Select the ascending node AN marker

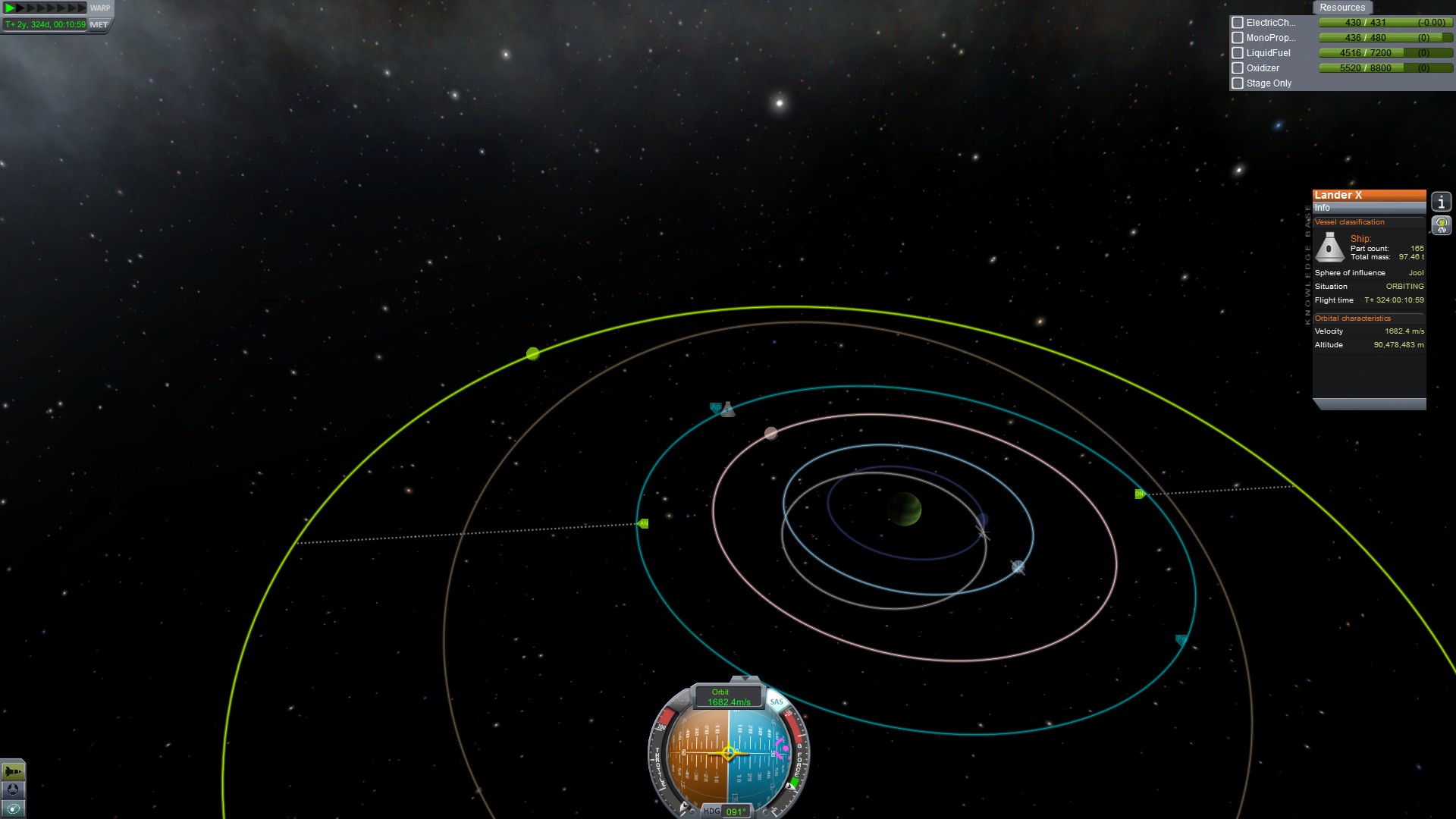click(x=643, y=523)
